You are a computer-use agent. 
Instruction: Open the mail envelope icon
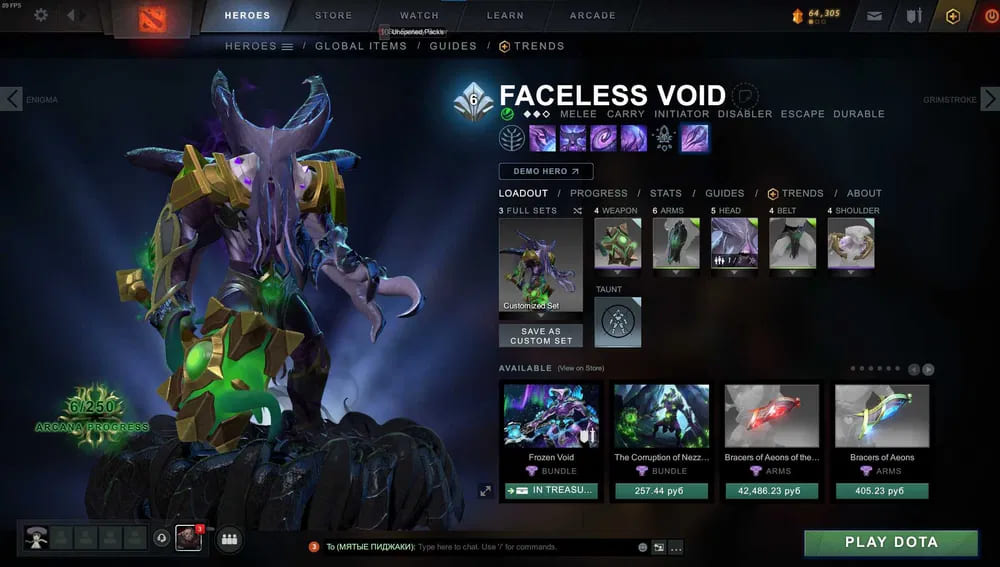[874, 16]
